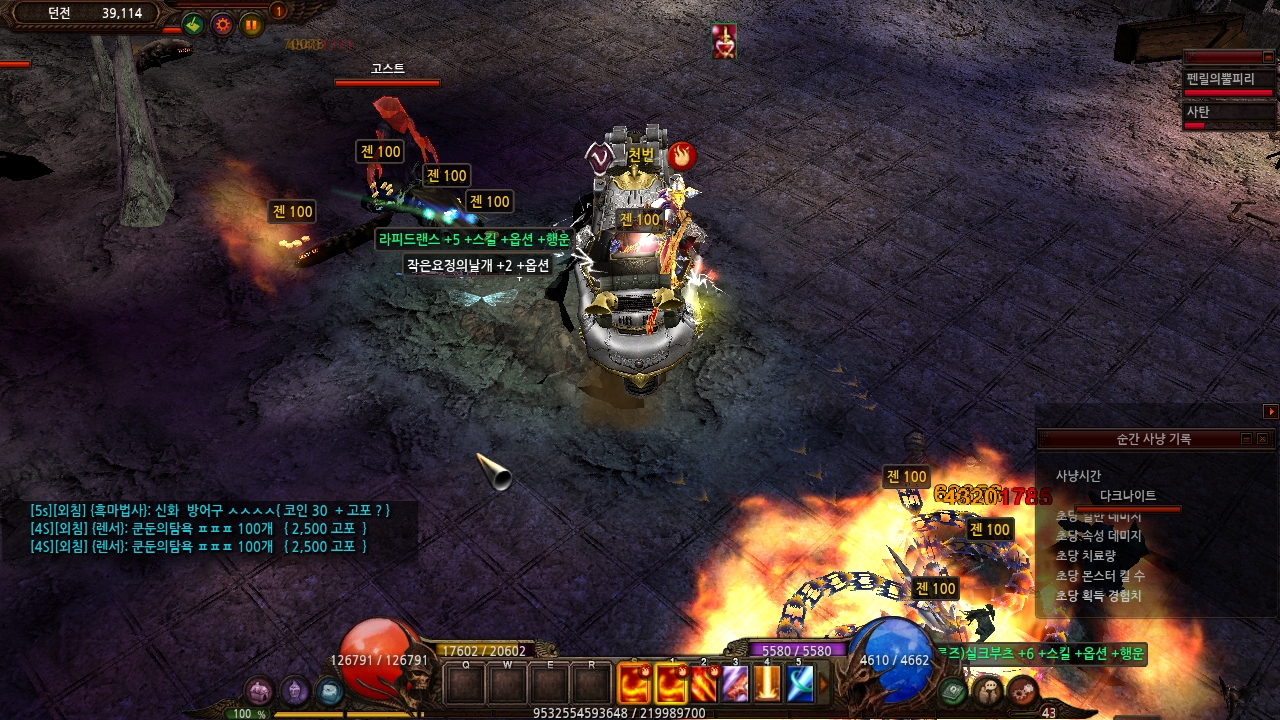Minimize the 순간 사냥 기록 panel
Screen dimensions: 1280x720
coord(1246,439)
